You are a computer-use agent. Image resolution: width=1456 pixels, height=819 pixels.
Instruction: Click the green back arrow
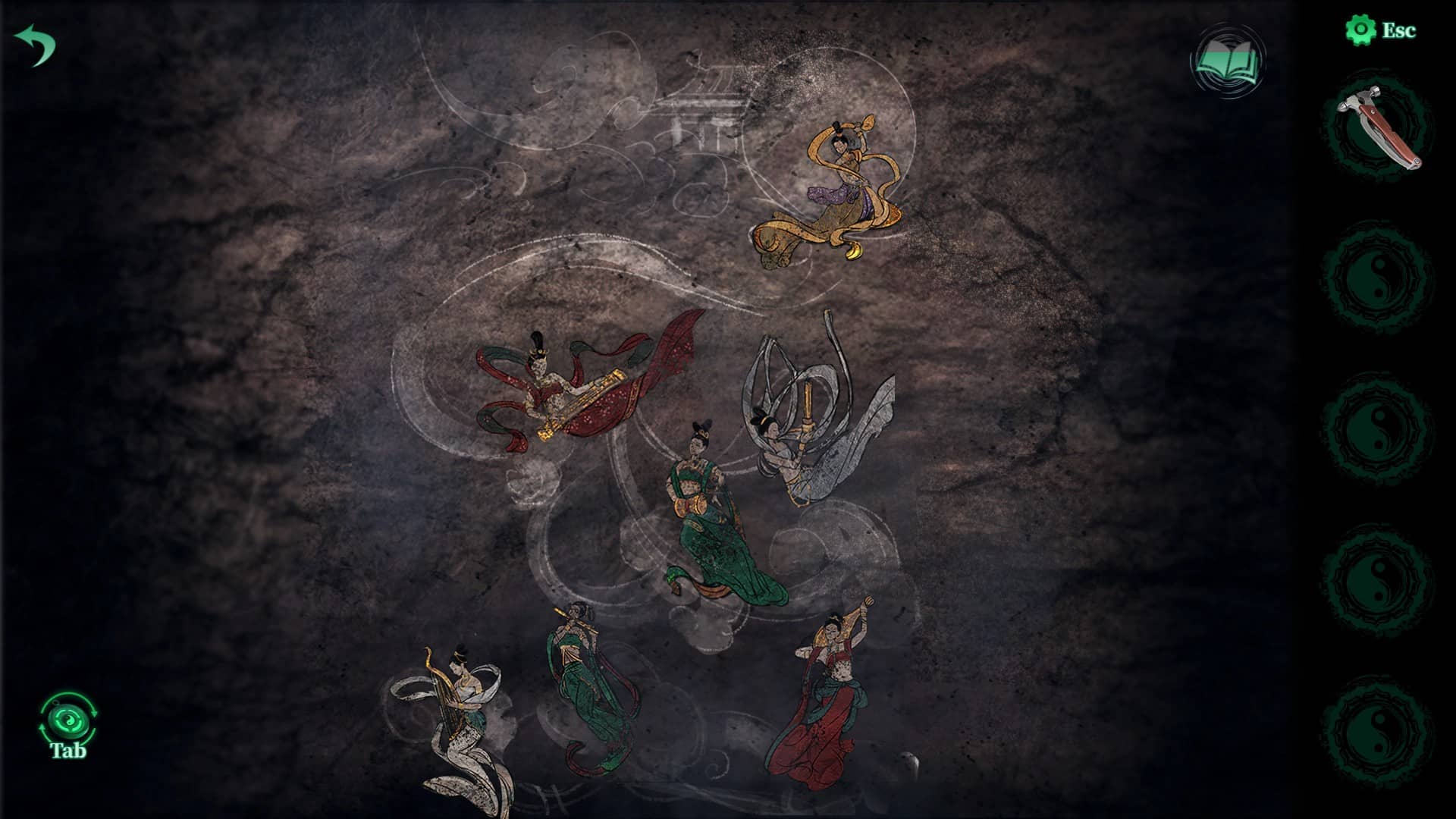click(x=36, y=44)
